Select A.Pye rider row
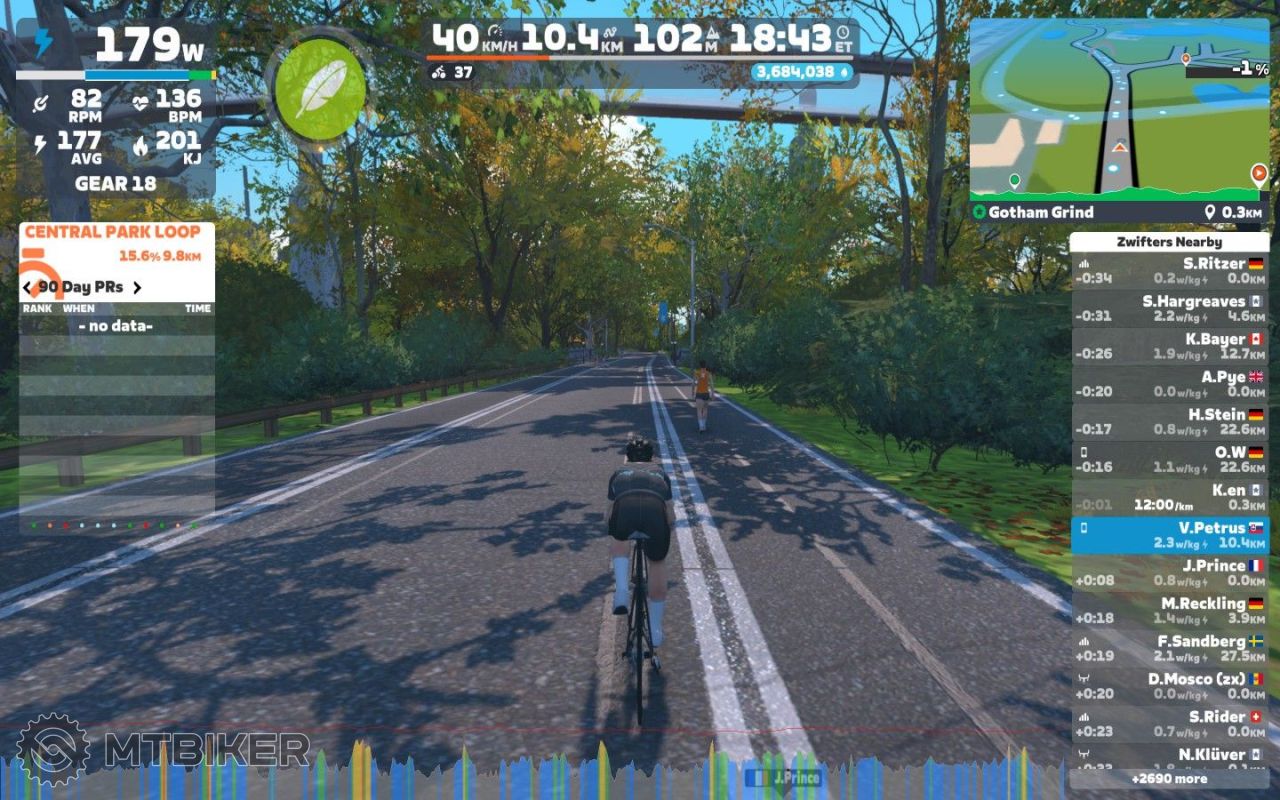1280x800 pixels. (x=1169, y=384)
